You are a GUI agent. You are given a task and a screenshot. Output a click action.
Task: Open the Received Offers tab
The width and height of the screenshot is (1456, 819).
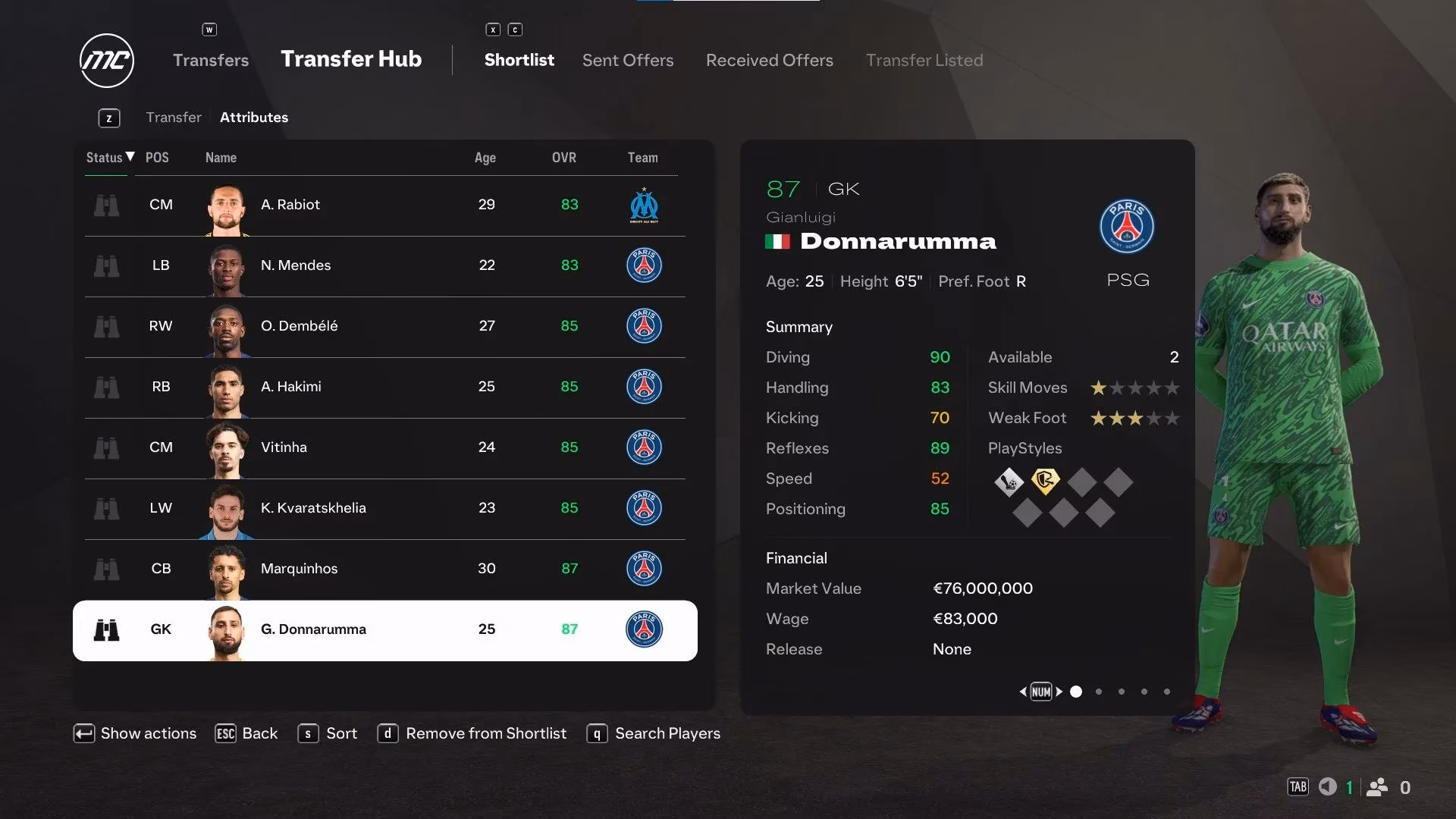[x=769, y=60]
